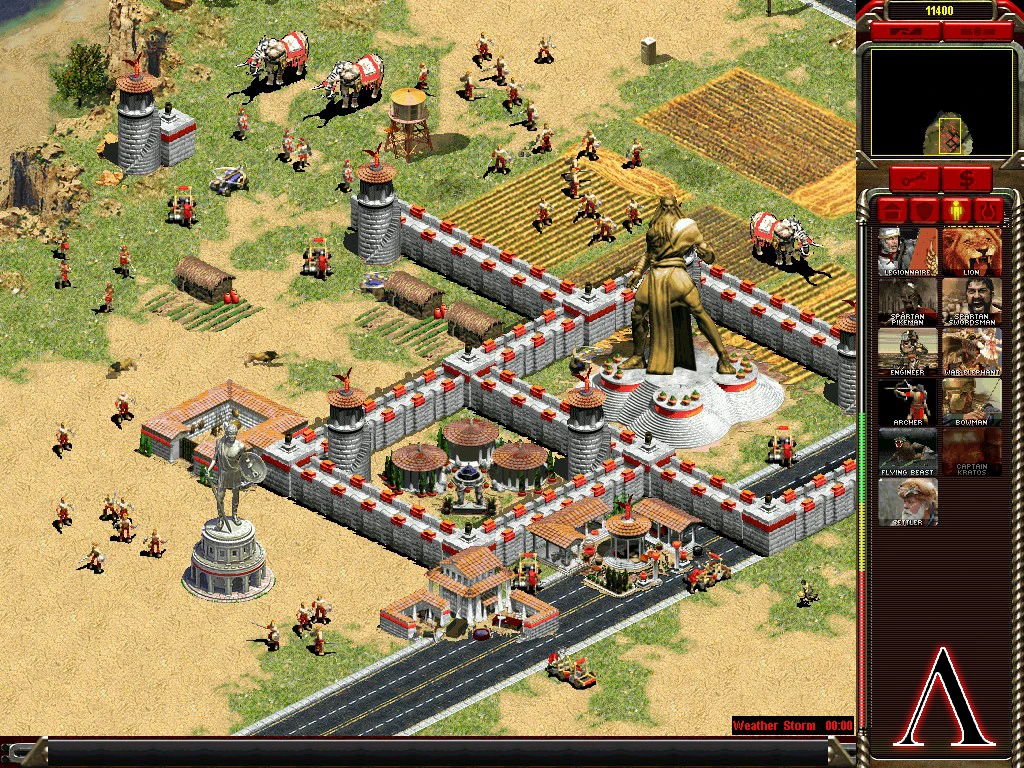This screenshot has height=768, width=1024.
Task: Queue an Engineer for training
Action: [908, 351]
